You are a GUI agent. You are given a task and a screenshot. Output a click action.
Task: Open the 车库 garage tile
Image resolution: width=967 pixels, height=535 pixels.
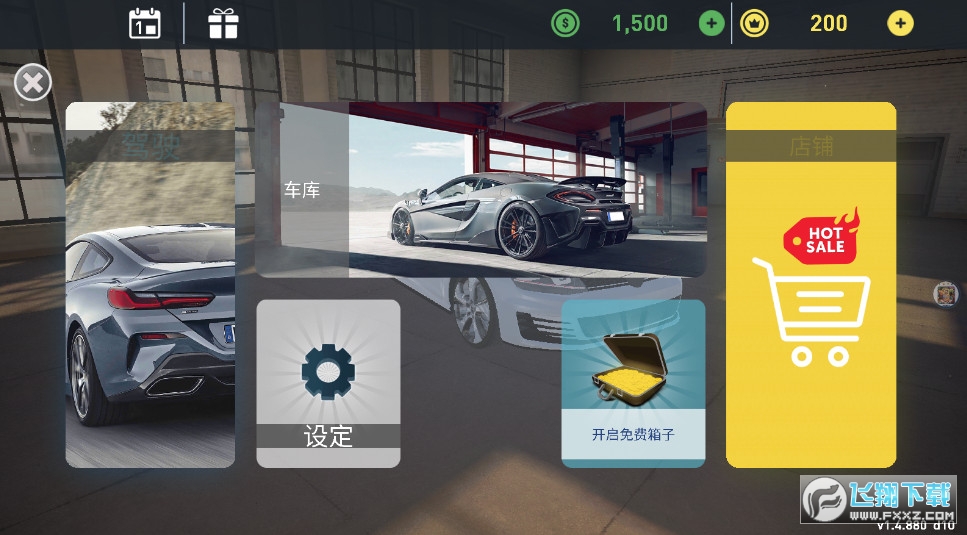[480, 190]
